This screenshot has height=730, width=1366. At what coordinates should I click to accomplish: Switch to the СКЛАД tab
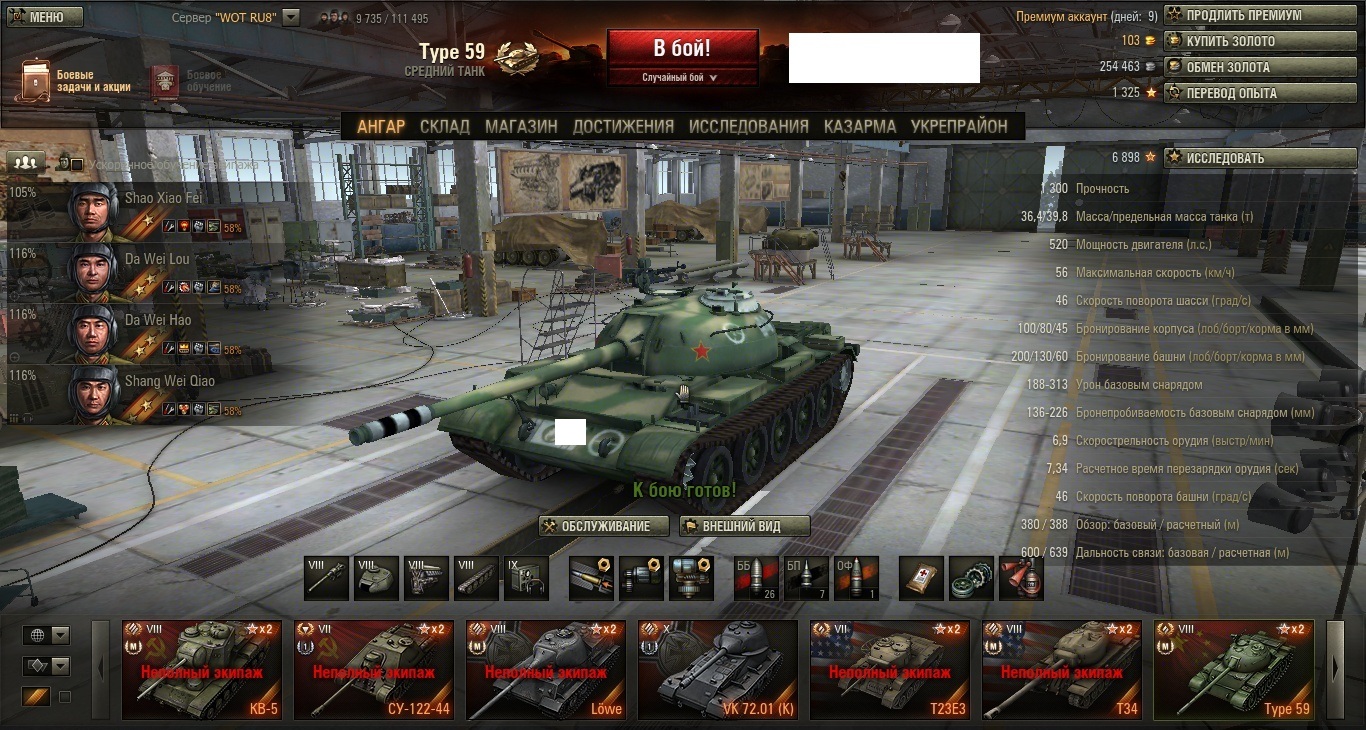444,126
